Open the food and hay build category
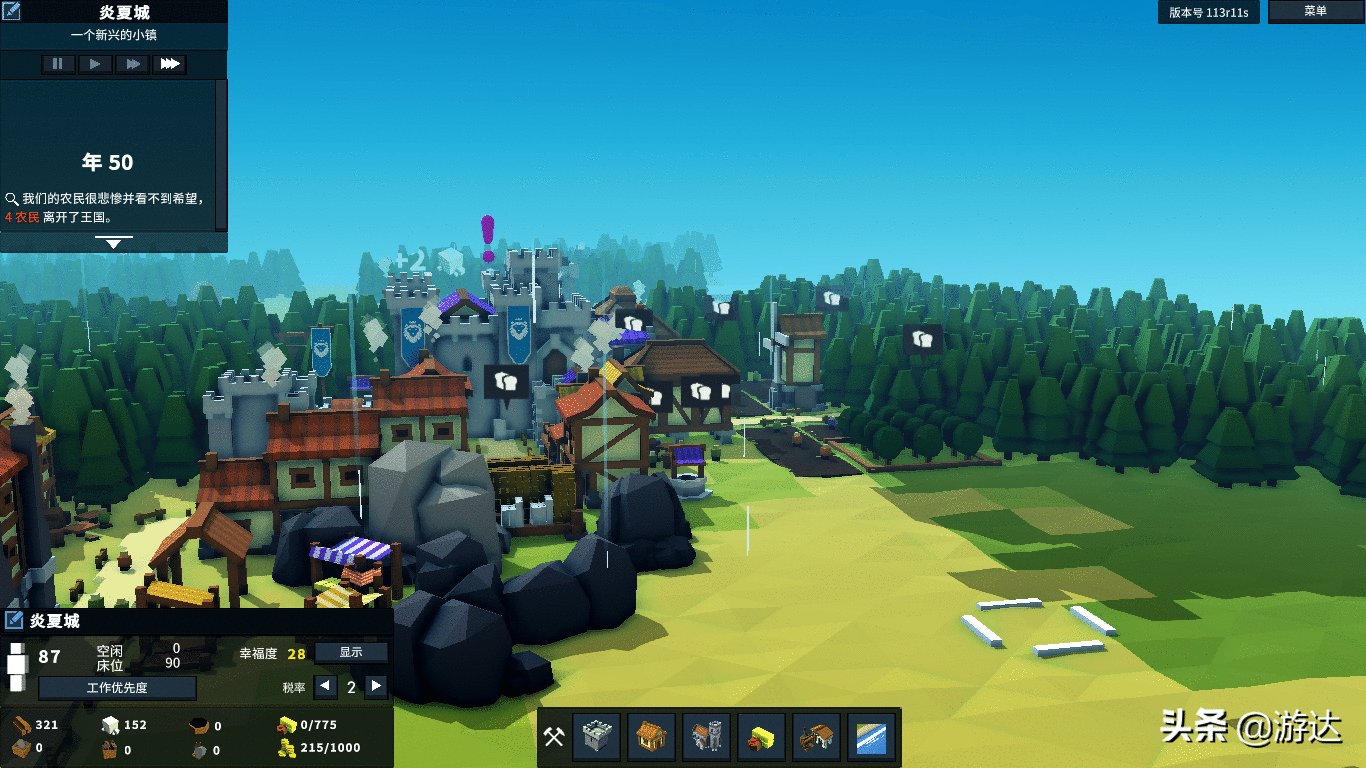The width and height of the screenshot is (1366, 768). (x=761, y=738)
